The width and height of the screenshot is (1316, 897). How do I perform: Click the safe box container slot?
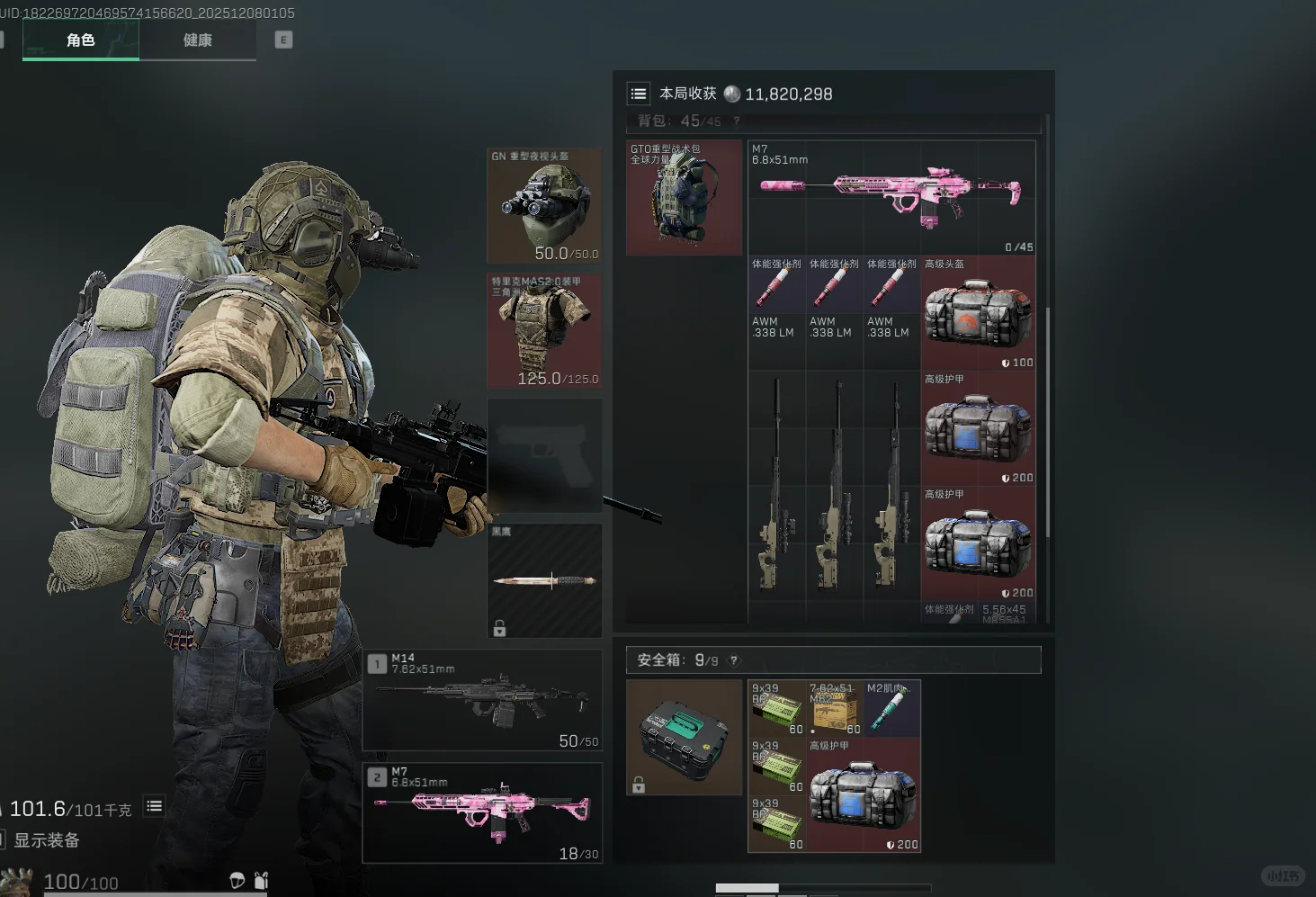pos(684,737)
